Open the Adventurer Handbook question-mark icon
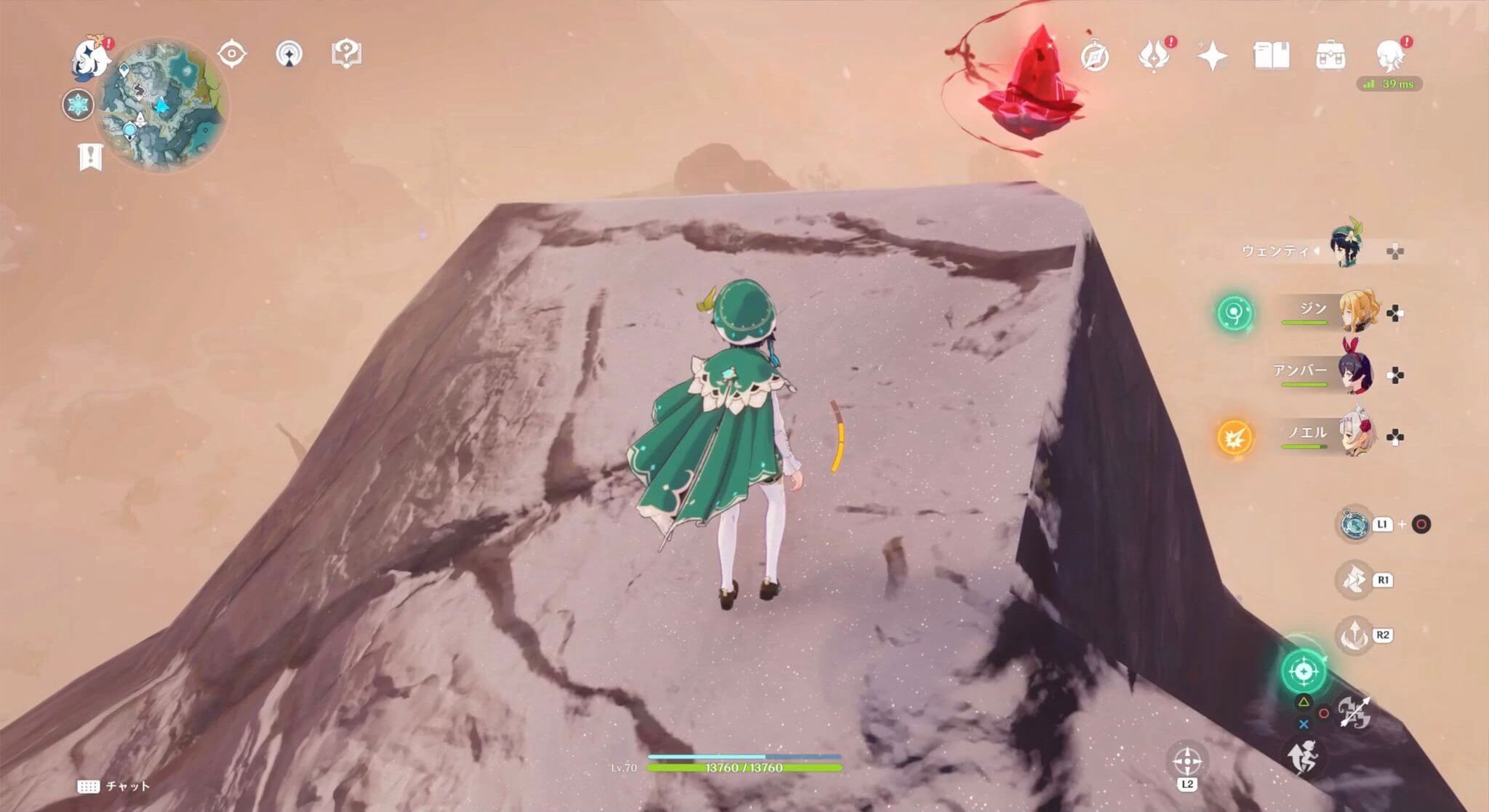The height and width of the screenshot is (812, 1489). tap(347, 52)
